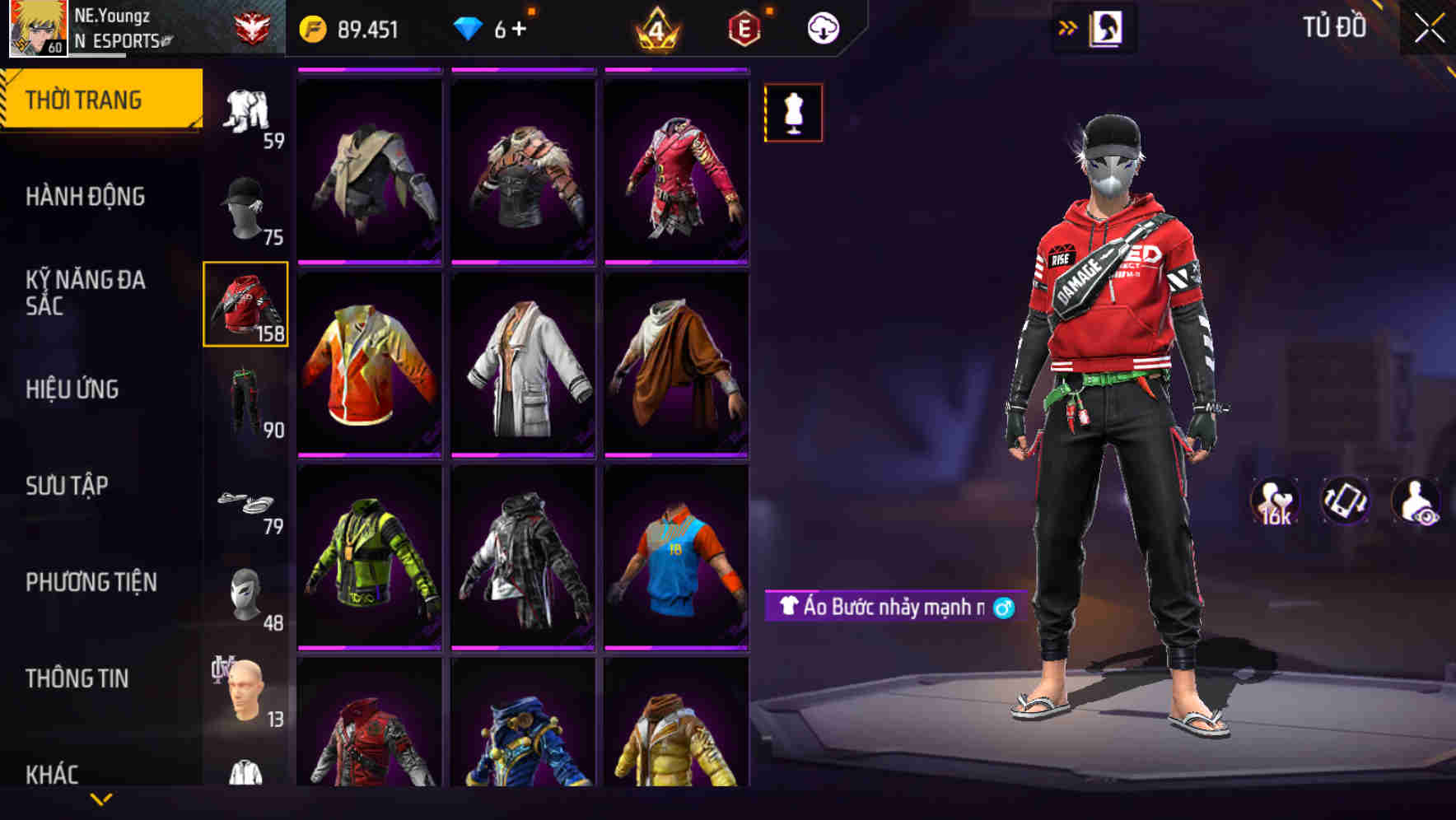Open TỦ ĐỒ title area

pyautogui.click(x=1334, y=27)
